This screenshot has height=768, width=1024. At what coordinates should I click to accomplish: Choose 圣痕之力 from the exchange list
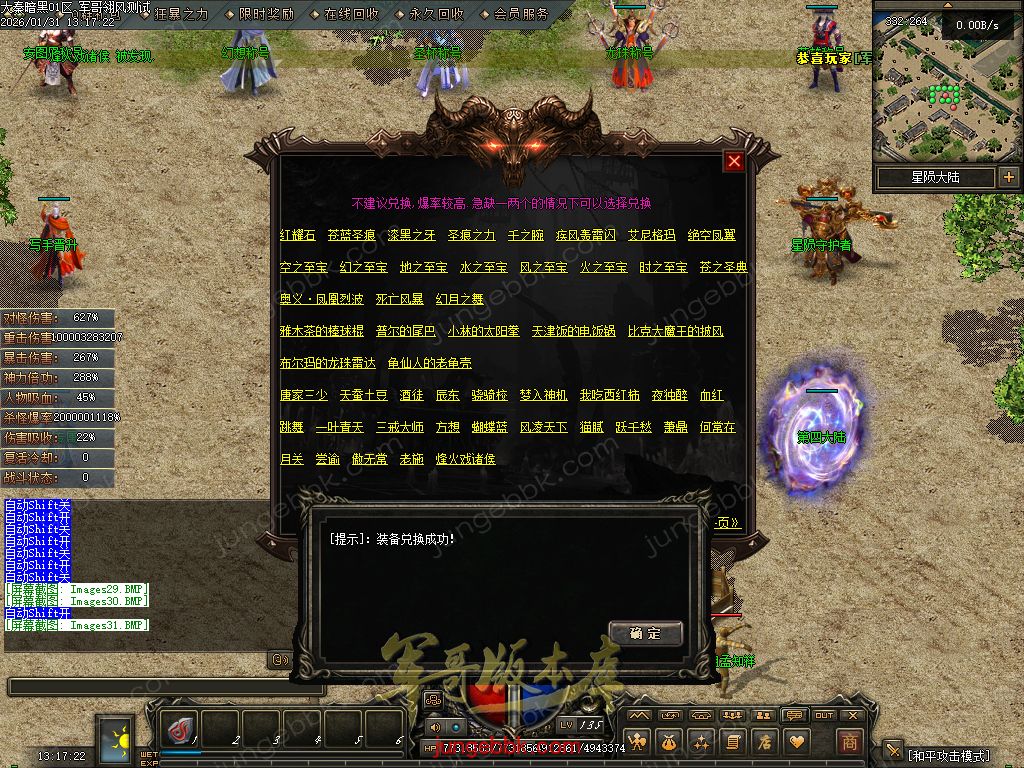tap(470, 235)
